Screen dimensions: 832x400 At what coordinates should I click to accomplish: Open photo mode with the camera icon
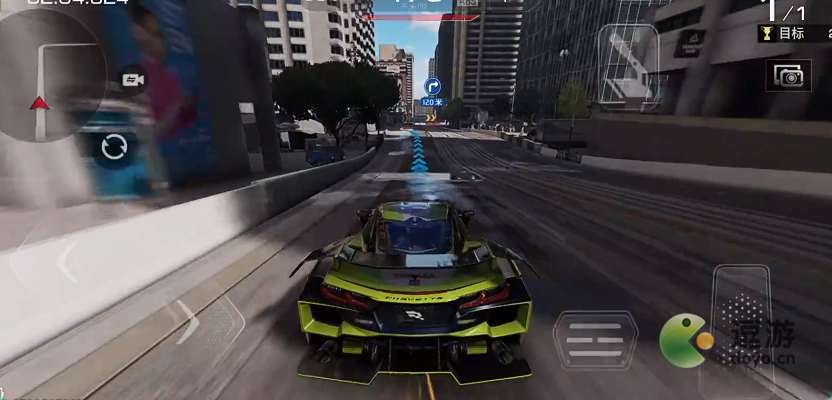(x=788, y=76)
